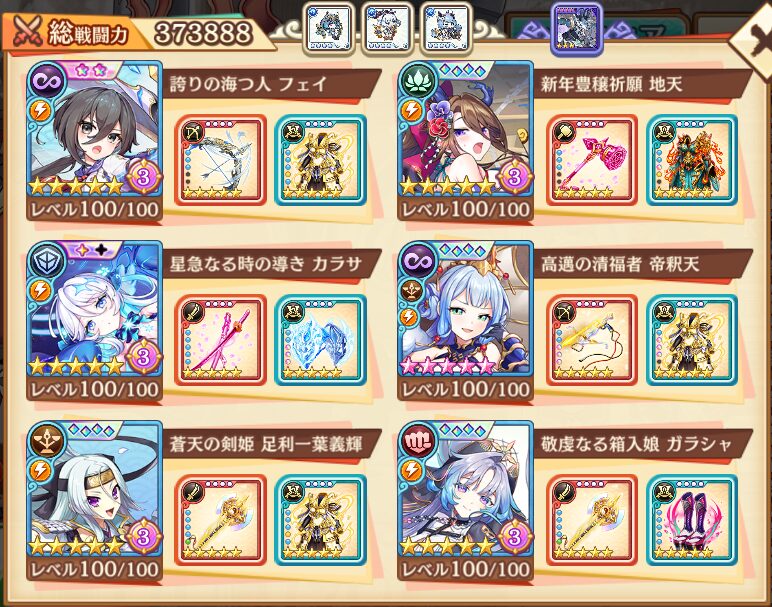The width and height of the screenshot is (772, 607).
Task: Select カラサ's pink katana weapon slot
Action: (x=221, y=340)
